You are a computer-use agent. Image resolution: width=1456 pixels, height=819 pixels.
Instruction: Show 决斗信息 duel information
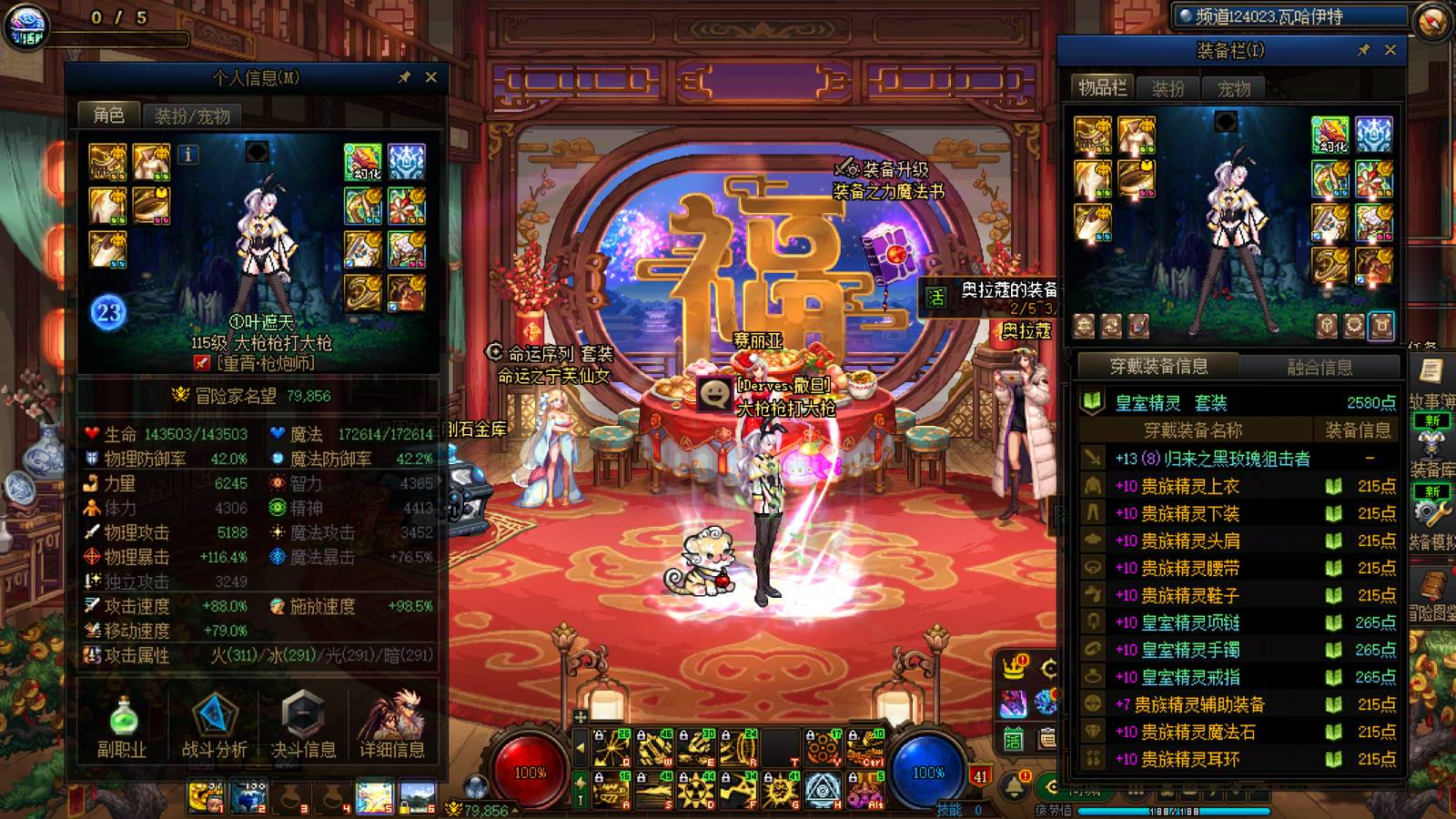(x=303, y=726)
